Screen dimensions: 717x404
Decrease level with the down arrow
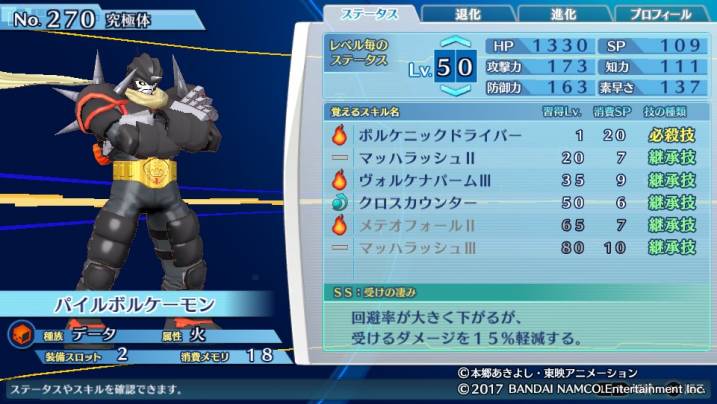[x=455, y=90]
